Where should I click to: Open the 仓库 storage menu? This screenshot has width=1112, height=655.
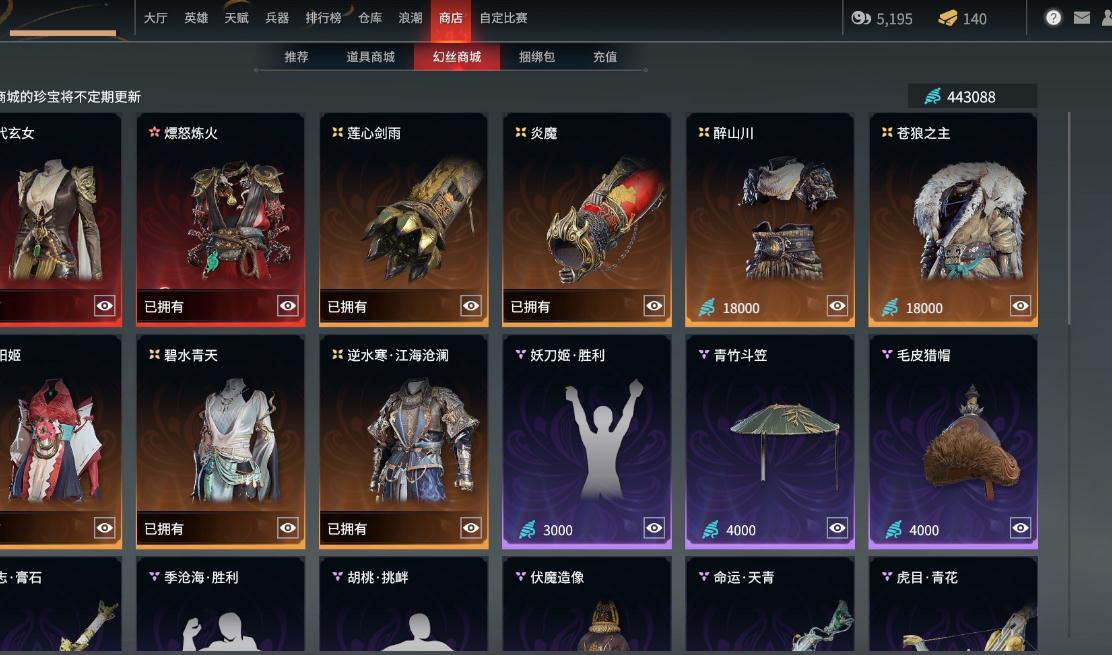click(370, 18)
